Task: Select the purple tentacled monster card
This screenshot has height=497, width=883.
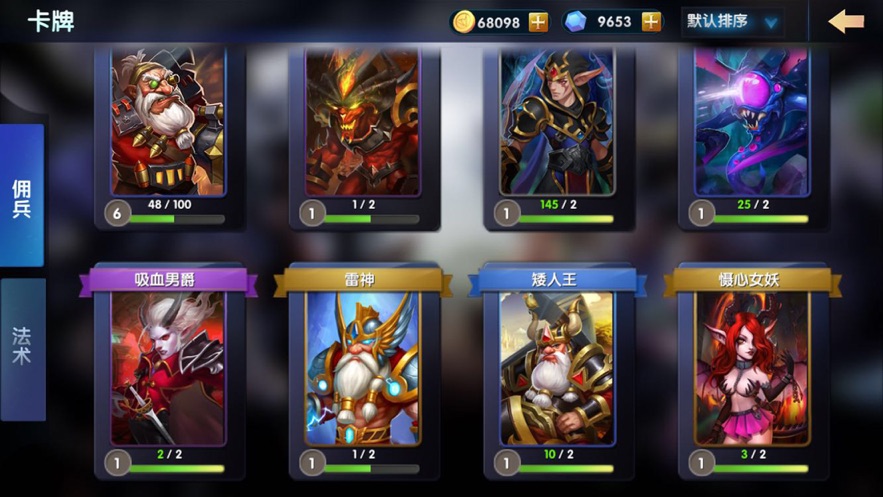Action: pos(752,125)
